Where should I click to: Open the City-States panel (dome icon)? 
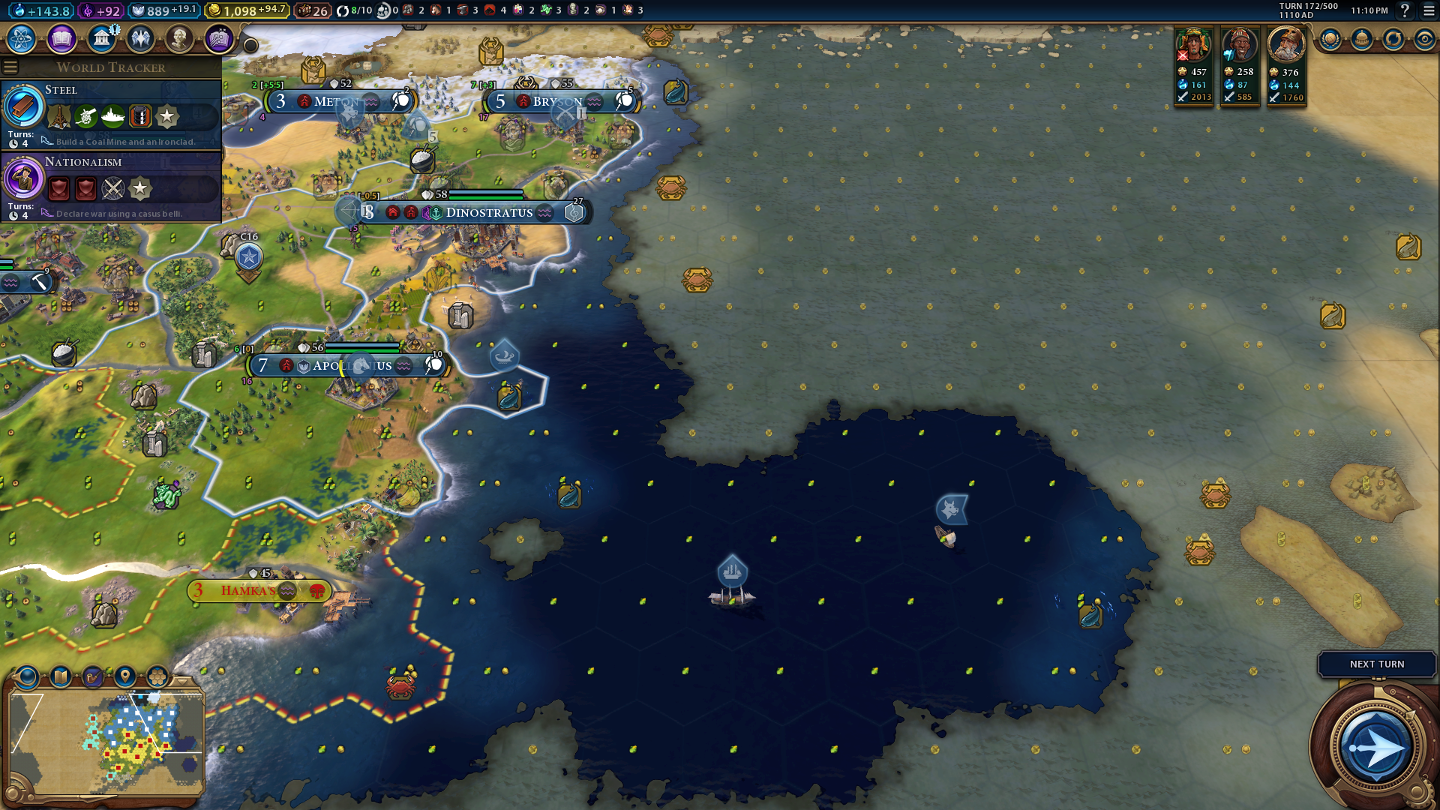[x=1362, y=39]
